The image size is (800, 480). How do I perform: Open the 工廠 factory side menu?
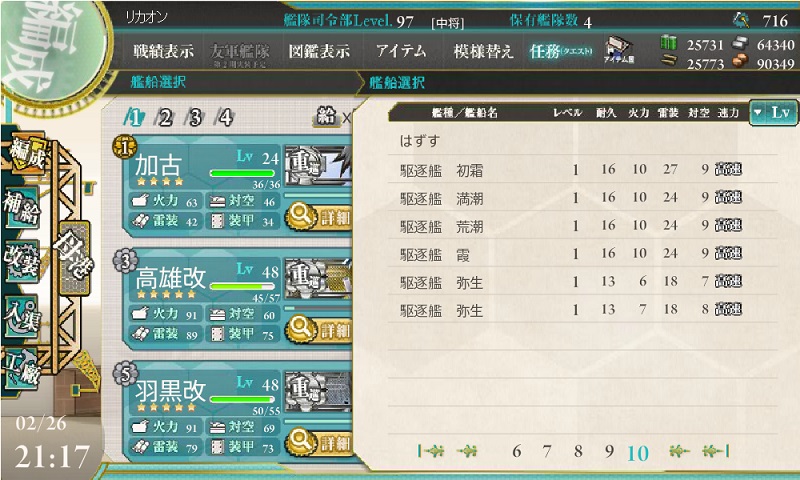[20, 367]
